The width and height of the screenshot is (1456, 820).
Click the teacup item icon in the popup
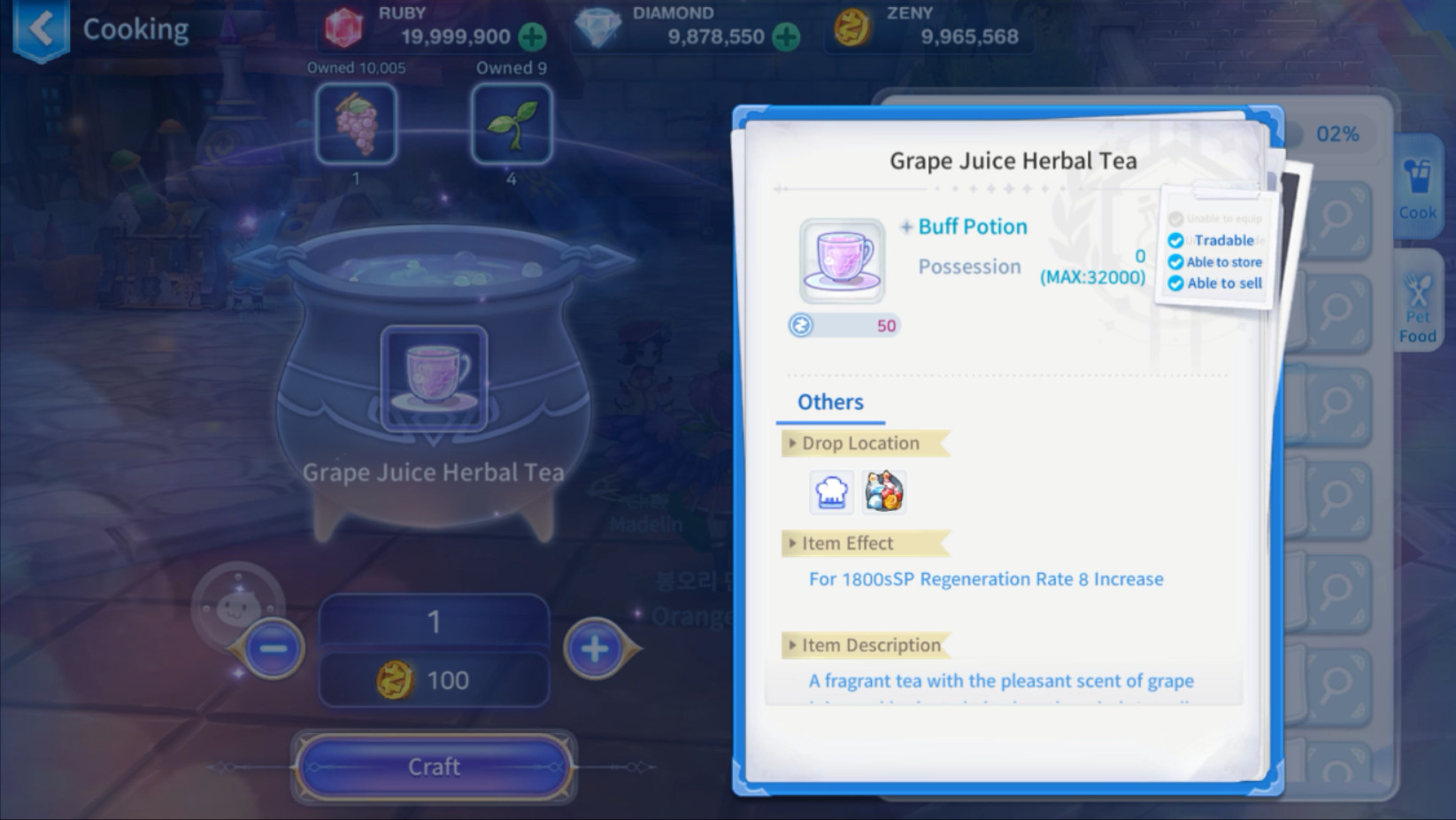click(841, 261)
